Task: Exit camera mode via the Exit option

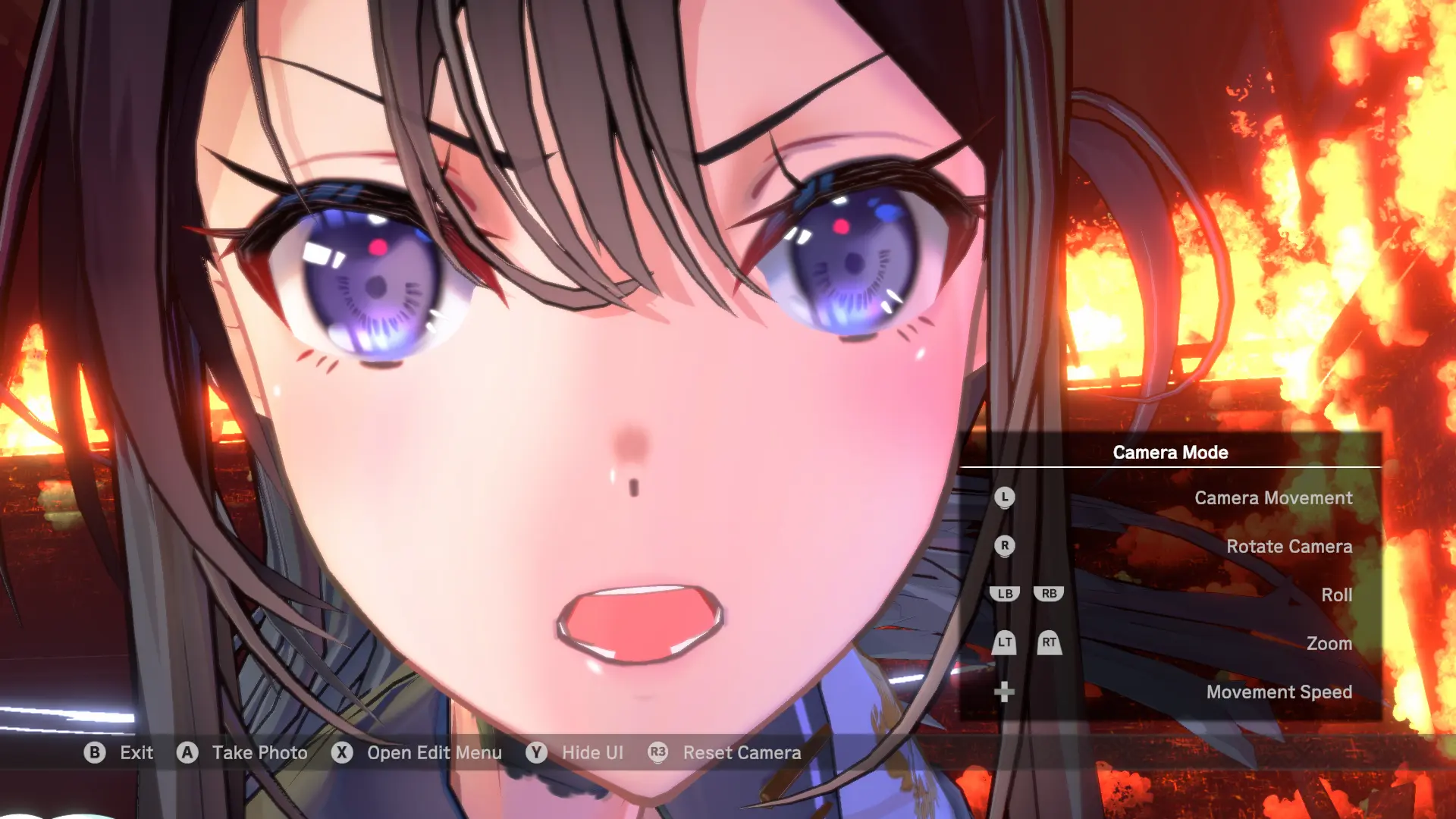Action: point(136,753)
